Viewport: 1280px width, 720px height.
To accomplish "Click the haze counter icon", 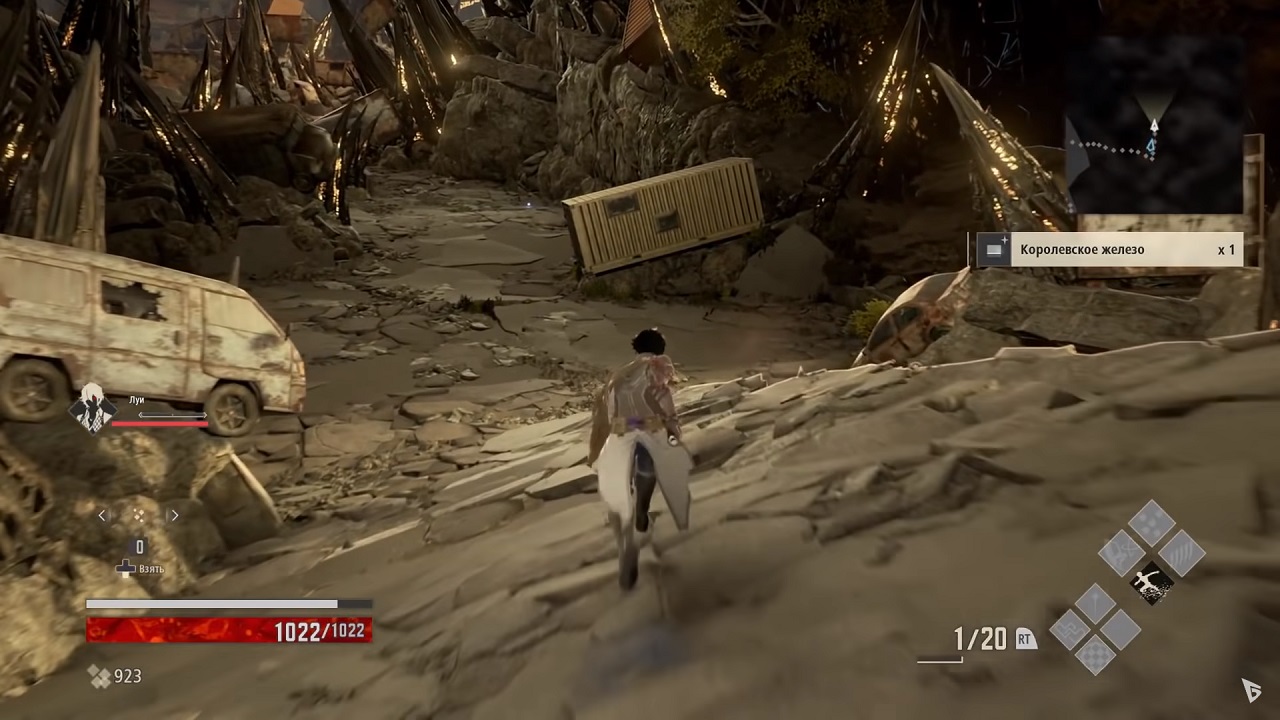I will (x=99, y=677).
